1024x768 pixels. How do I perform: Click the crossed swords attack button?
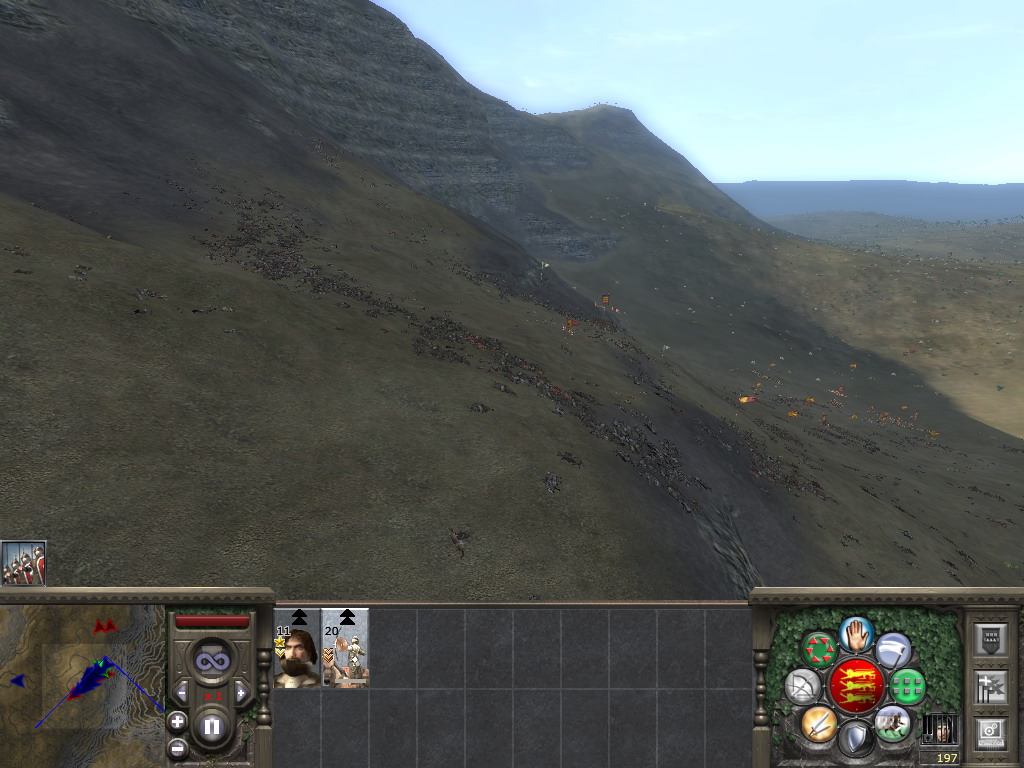point(819,722)
